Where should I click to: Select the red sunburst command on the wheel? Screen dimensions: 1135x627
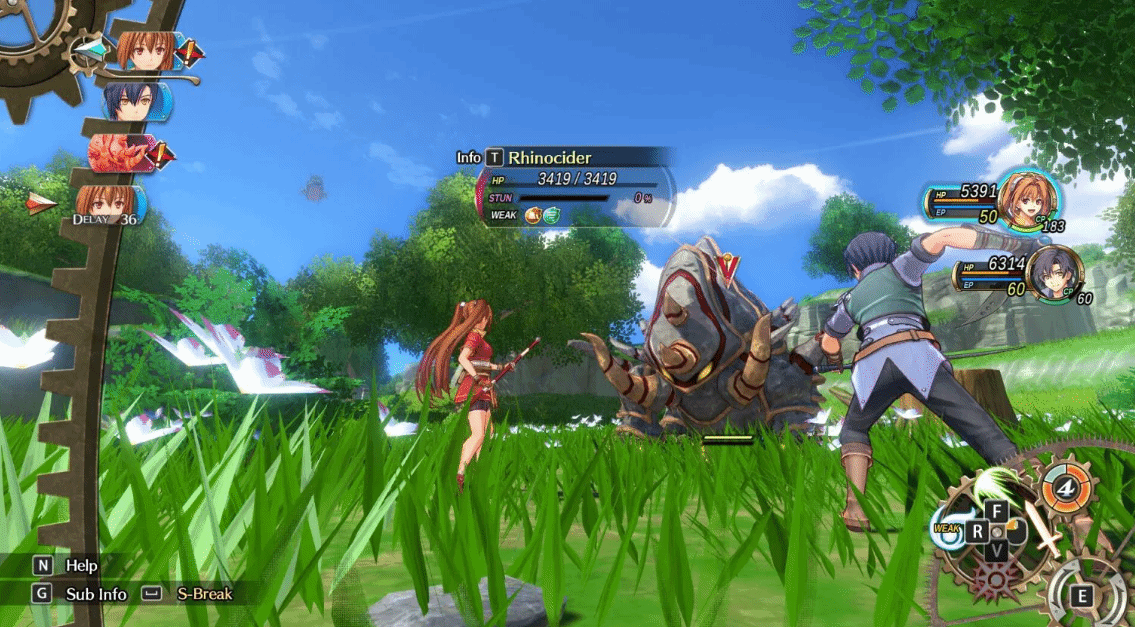coord(996,581)
